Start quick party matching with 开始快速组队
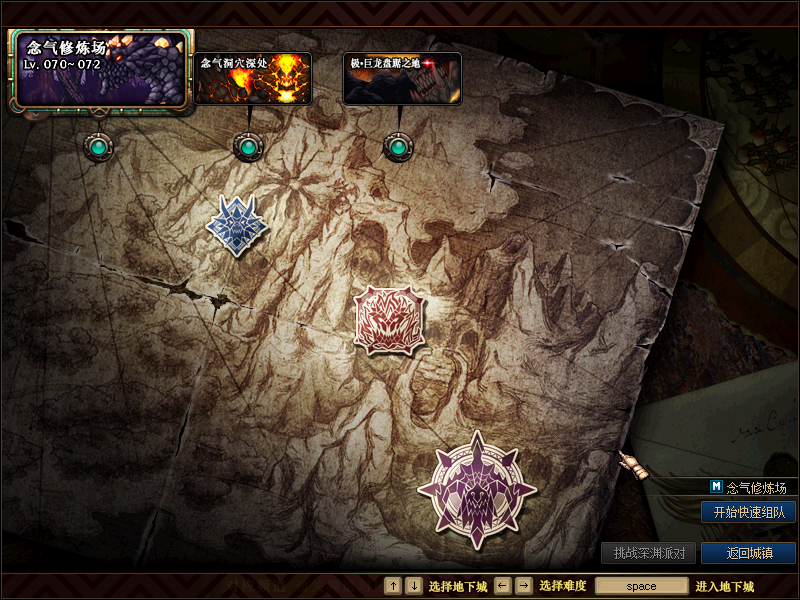The image size is (800, 600). point(748,512)
